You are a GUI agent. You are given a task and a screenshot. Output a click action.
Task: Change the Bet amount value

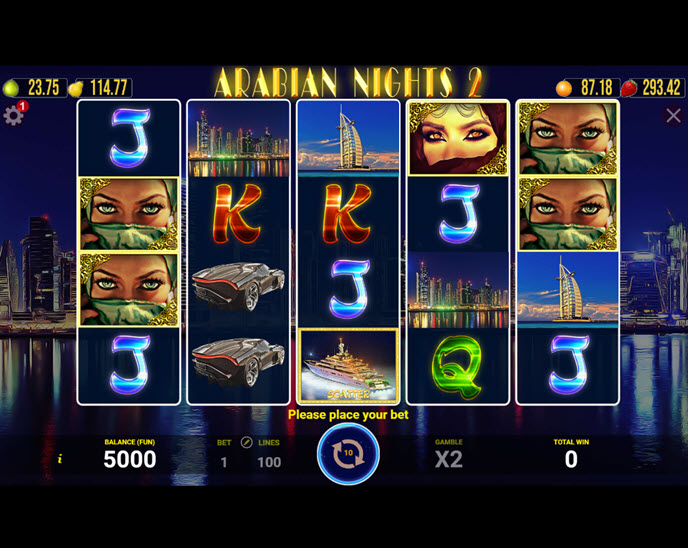point(224,462)
